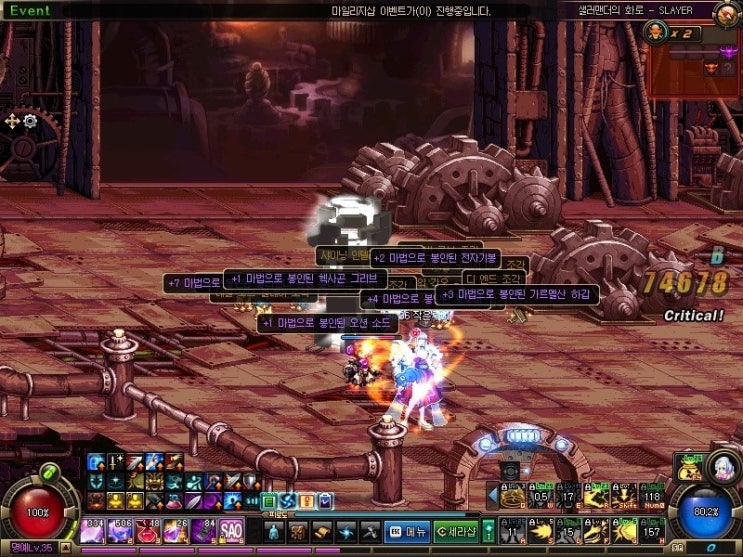Use the quickslot item with count 506

123,529
